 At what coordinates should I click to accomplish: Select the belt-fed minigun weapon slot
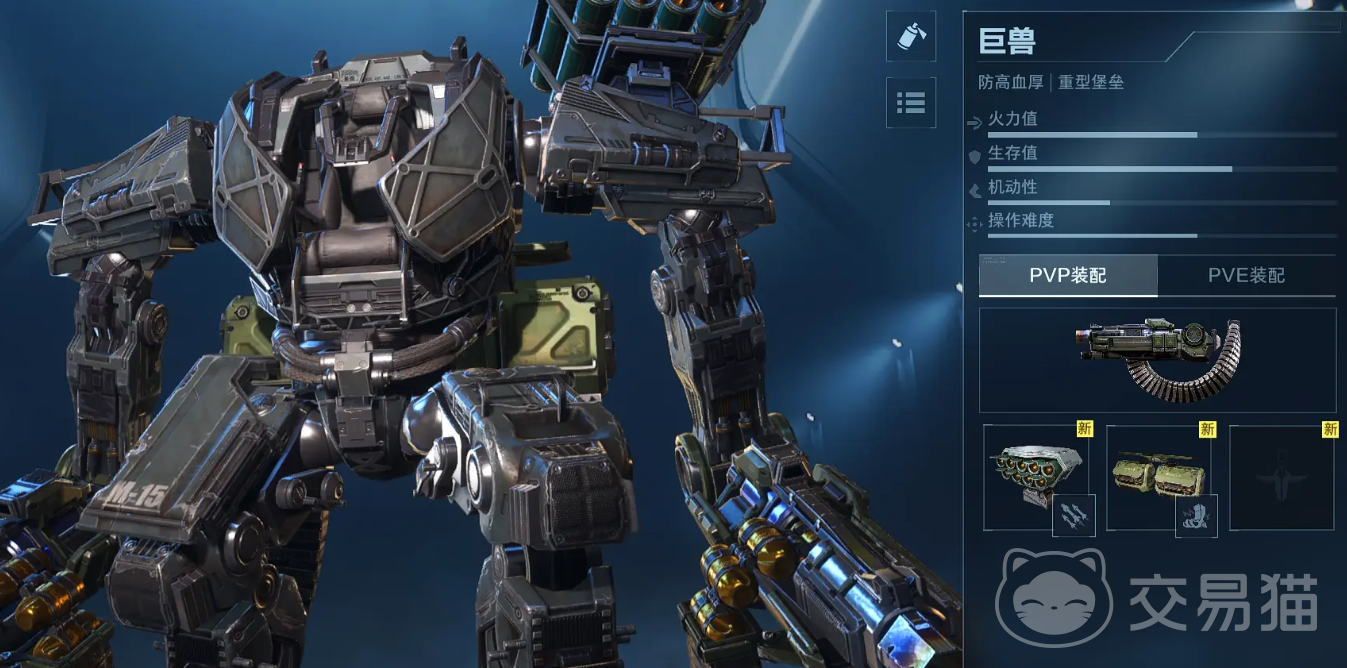coord(1157,360)
